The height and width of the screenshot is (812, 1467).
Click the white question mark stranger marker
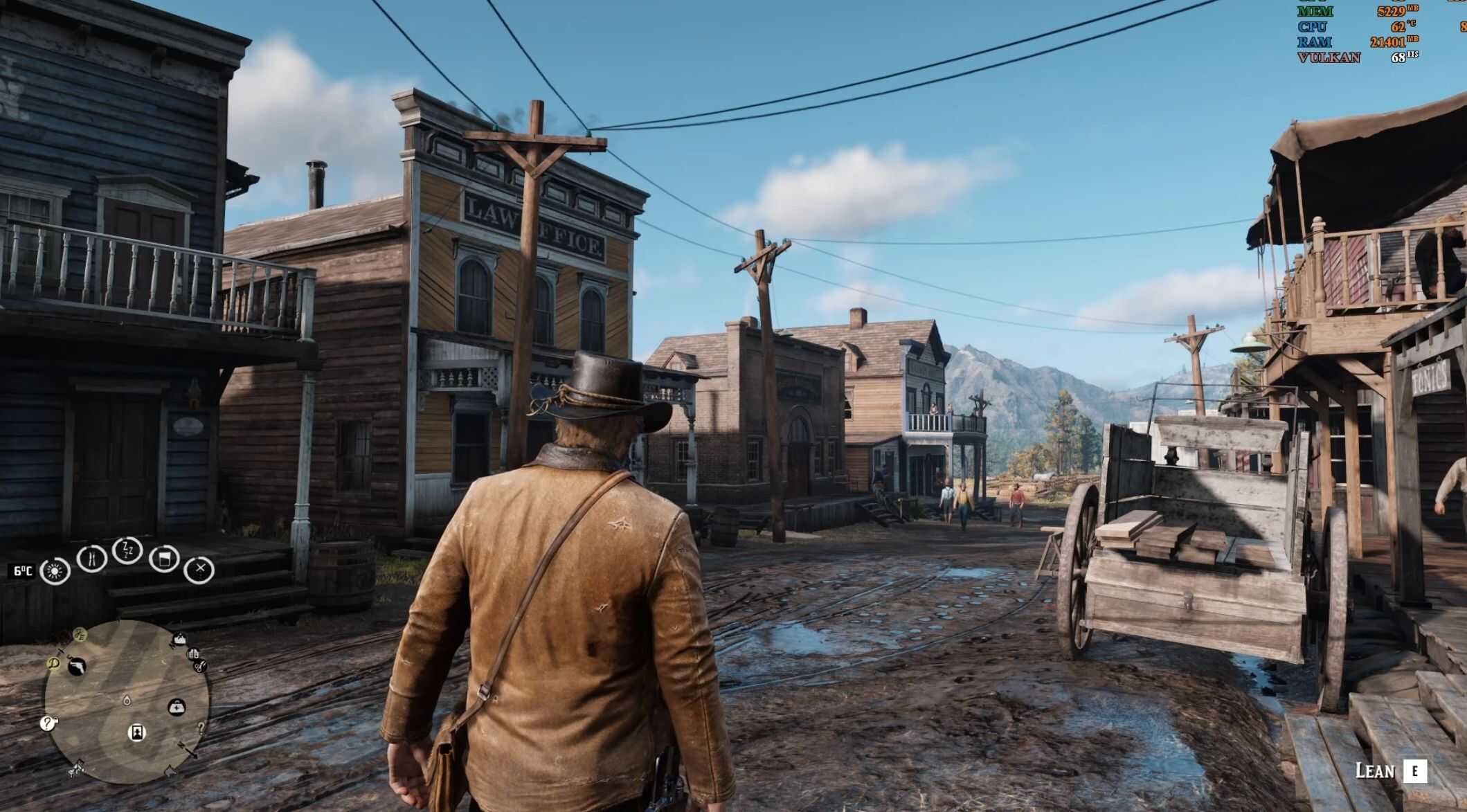(x=47, y=723)
